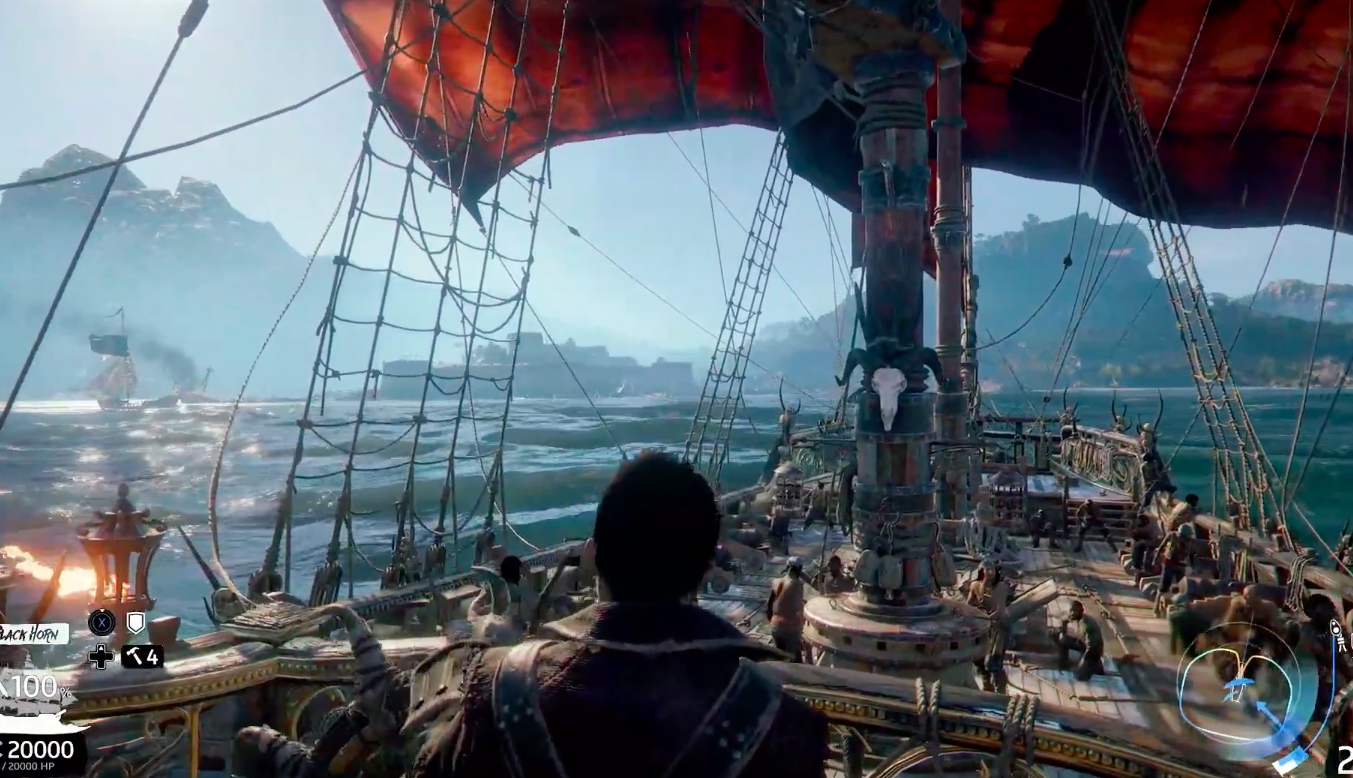The height and width of the screenshot is (778, 1353).
Task: Activate the shield brace icon
Action: coord(135,622)
